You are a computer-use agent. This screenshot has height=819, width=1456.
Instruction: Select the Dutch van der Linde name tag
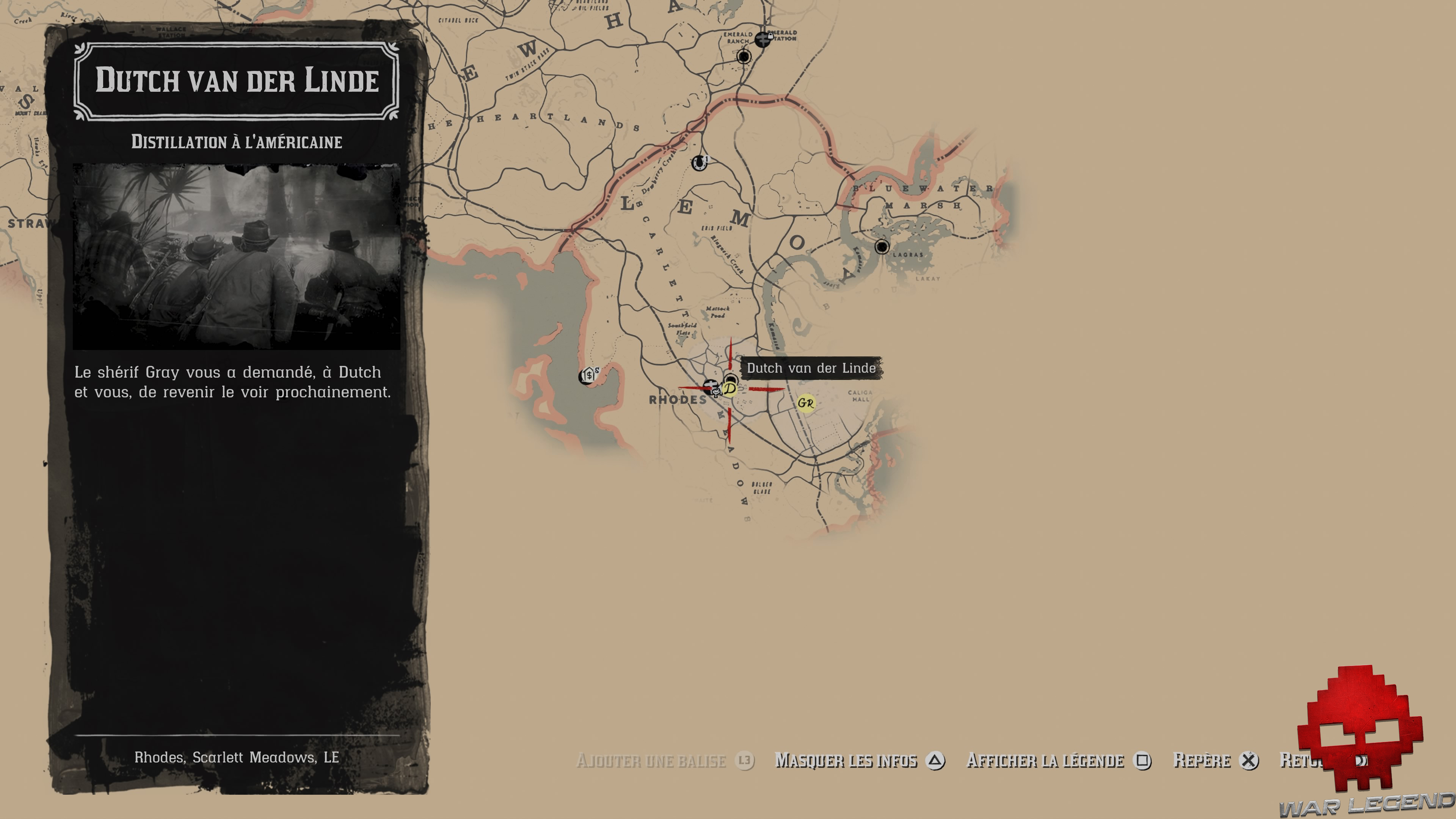click(812, 368)
